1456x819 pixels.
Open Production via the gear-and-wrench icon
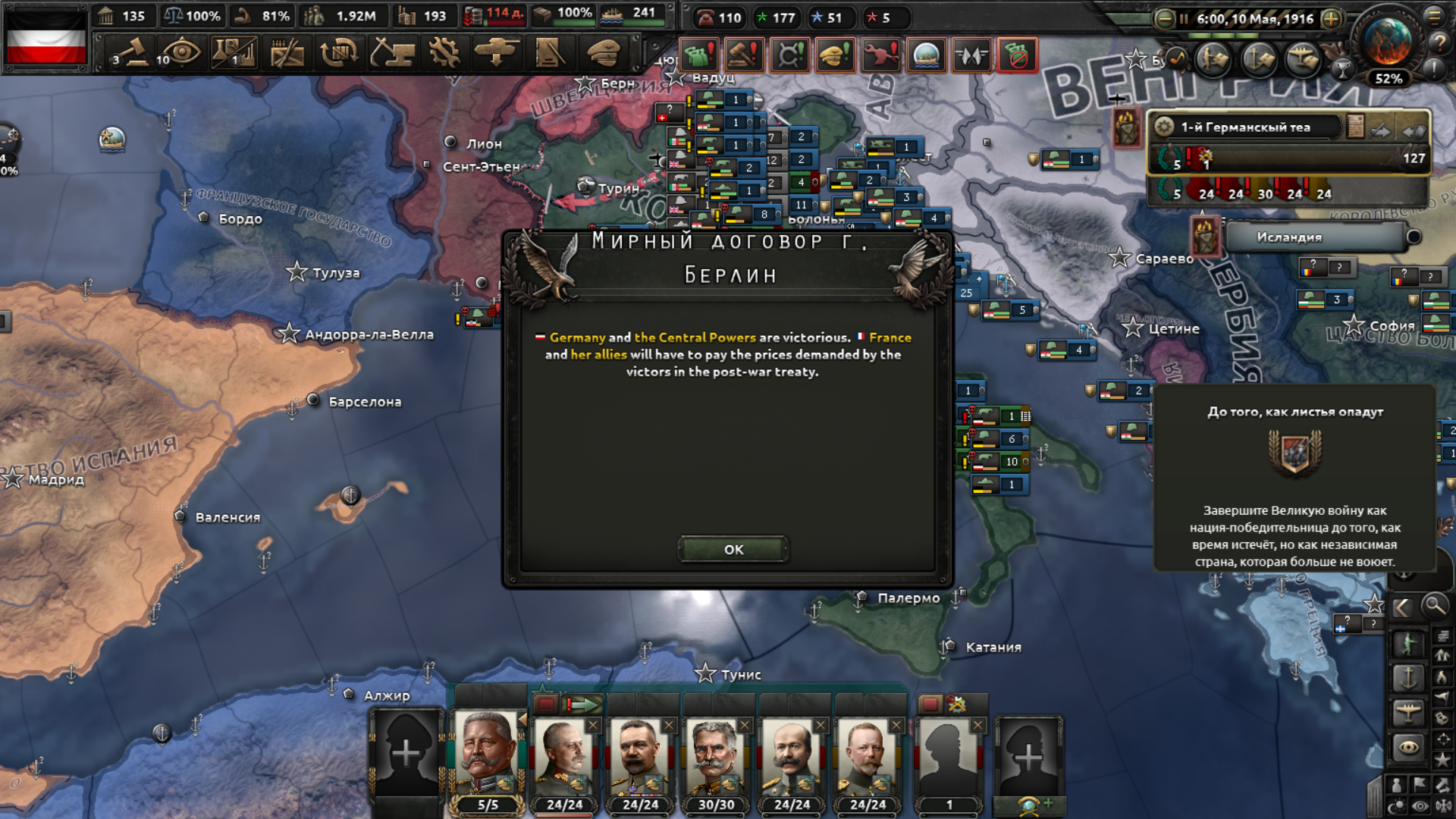(444, 53)
